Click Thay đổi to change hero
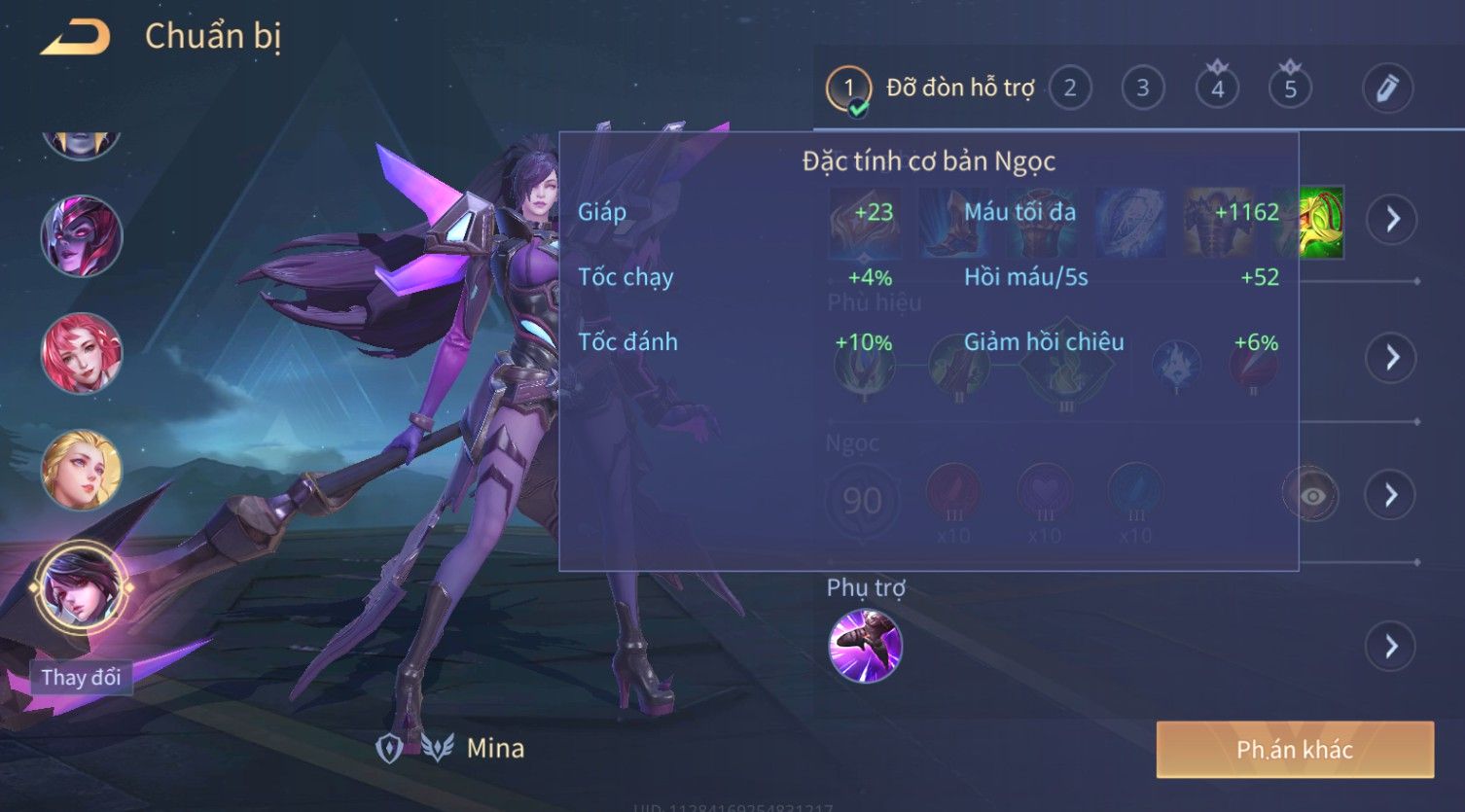Viewport: 1465px width, 812px height. click(81, 677)
